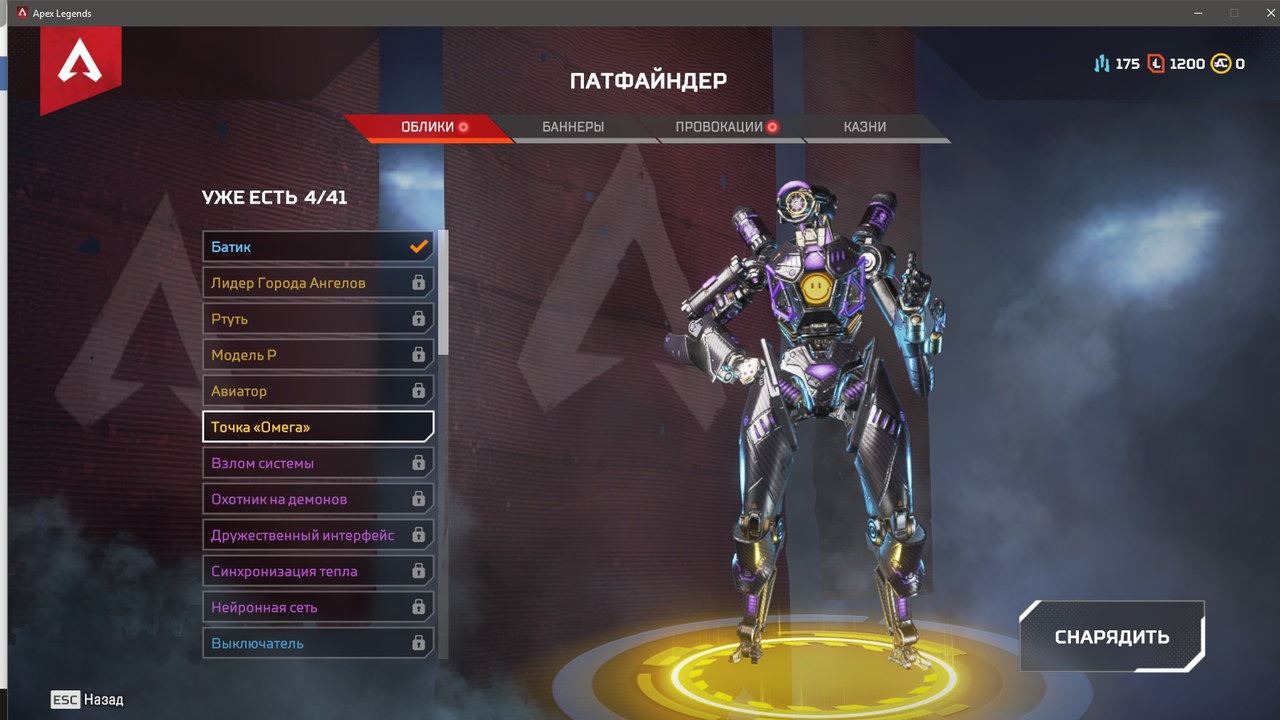Go to the КАЗНИ tab
This screenshot has height=720, width=1280.
click(865, 127)
